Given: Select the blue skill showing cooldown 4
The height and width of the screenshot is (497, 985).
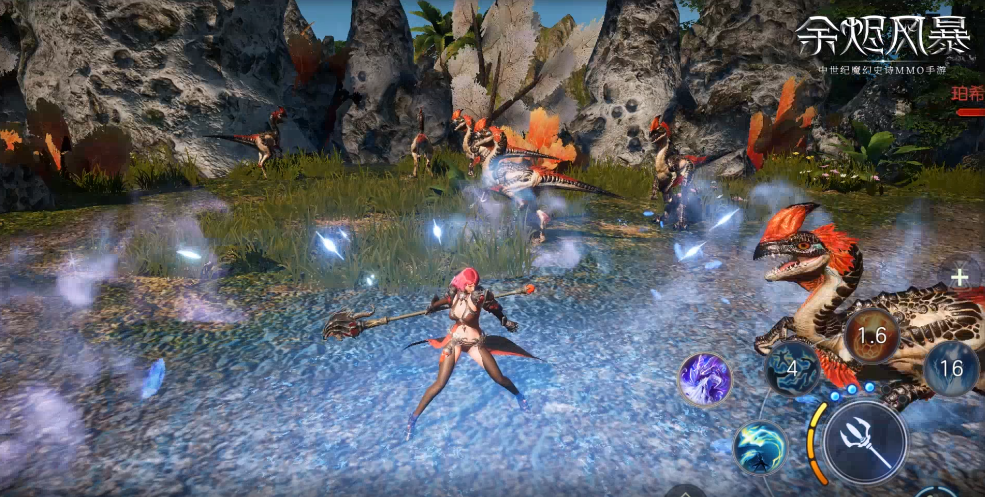Looking at the screenshot, I should click(x=793, y=369).
